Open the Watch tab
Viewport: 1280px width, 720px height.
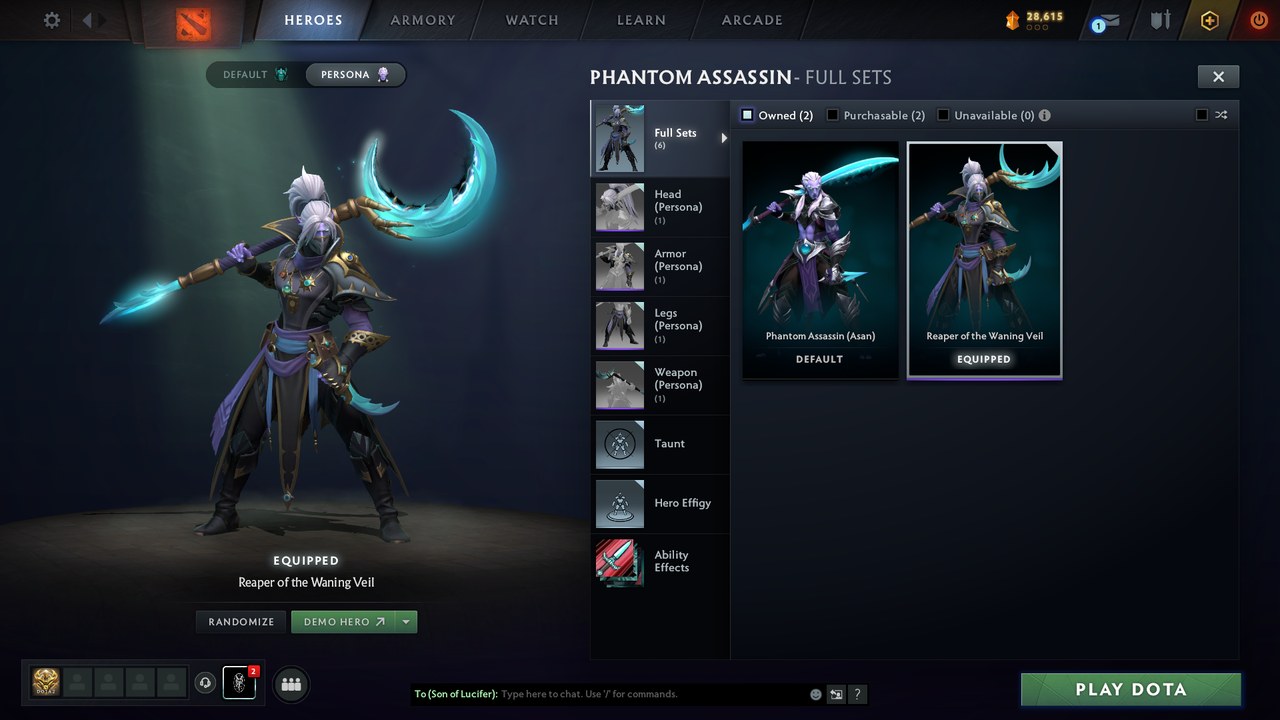click(531, 20)
